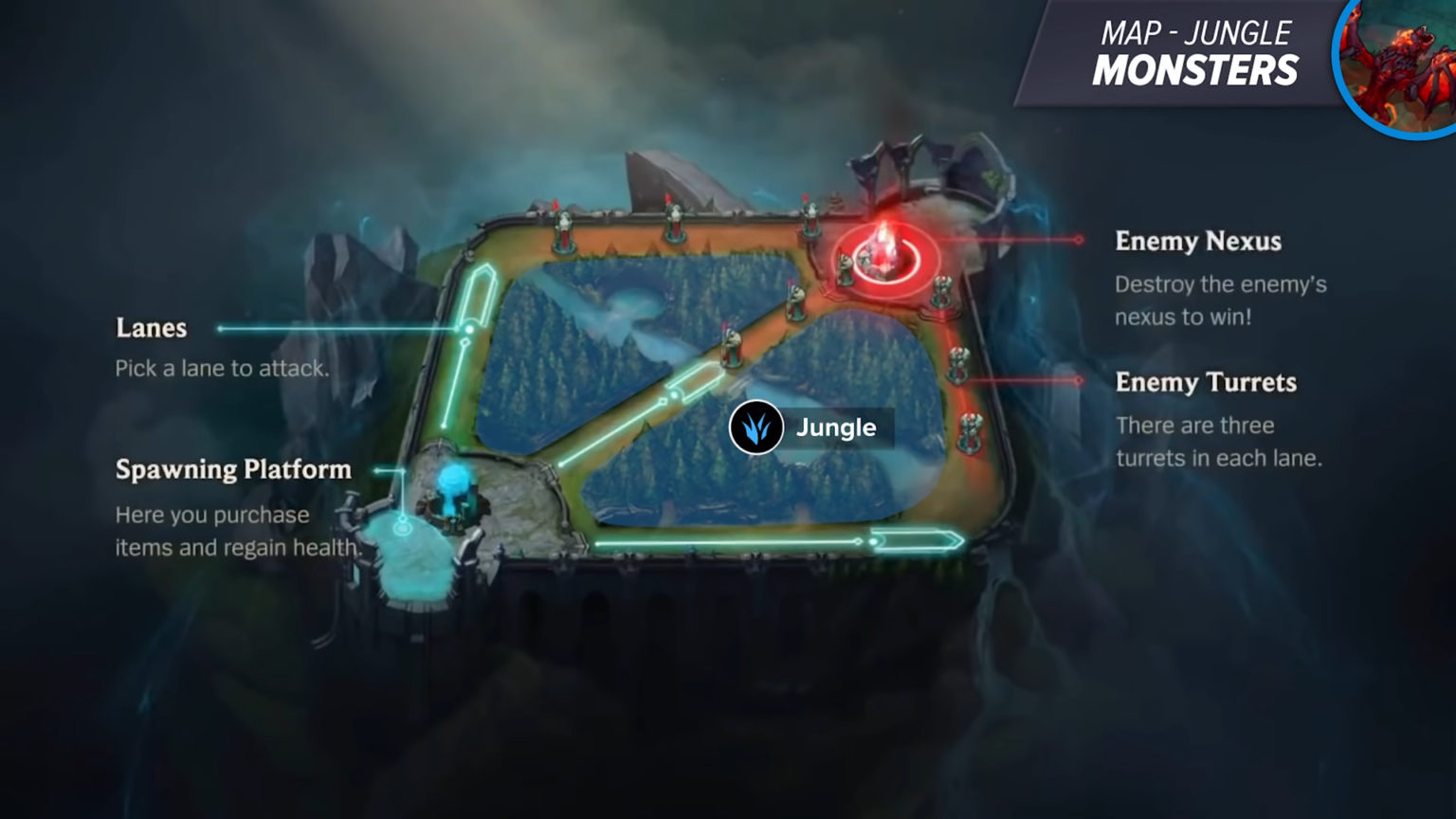Click the lowest turret near the enemy base

click(x=971, y=431)
